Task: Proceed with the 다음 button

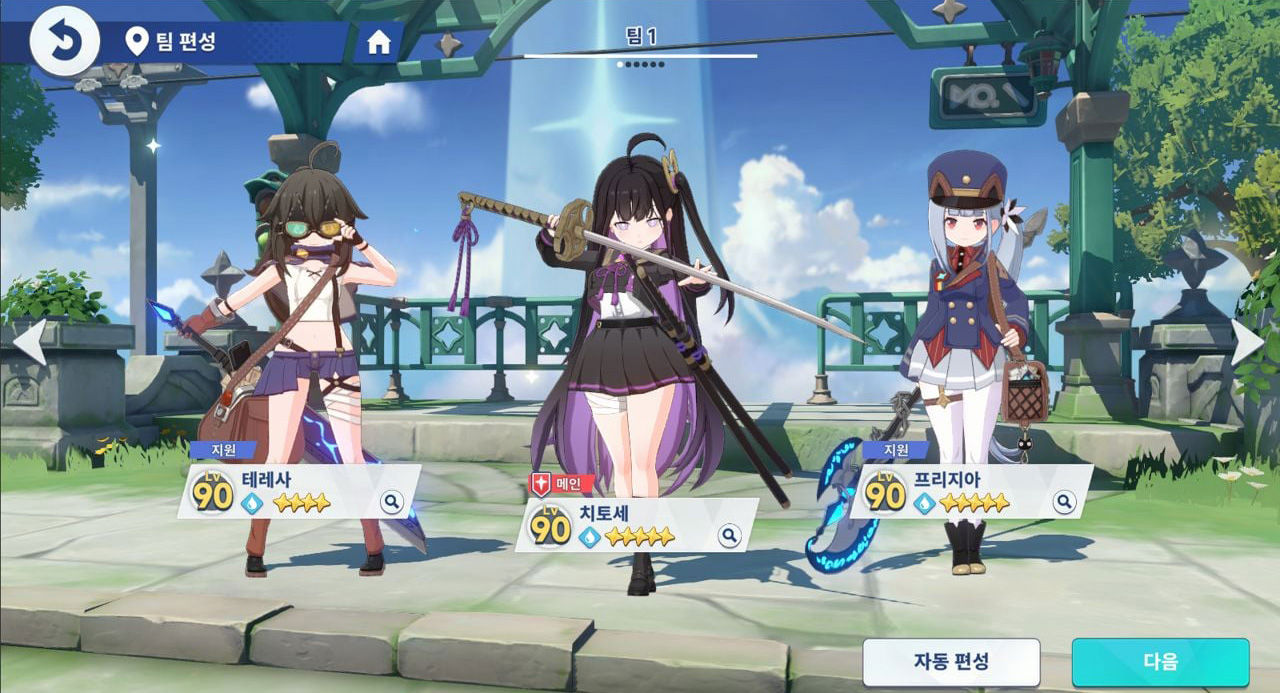Action: (1160, 662)
